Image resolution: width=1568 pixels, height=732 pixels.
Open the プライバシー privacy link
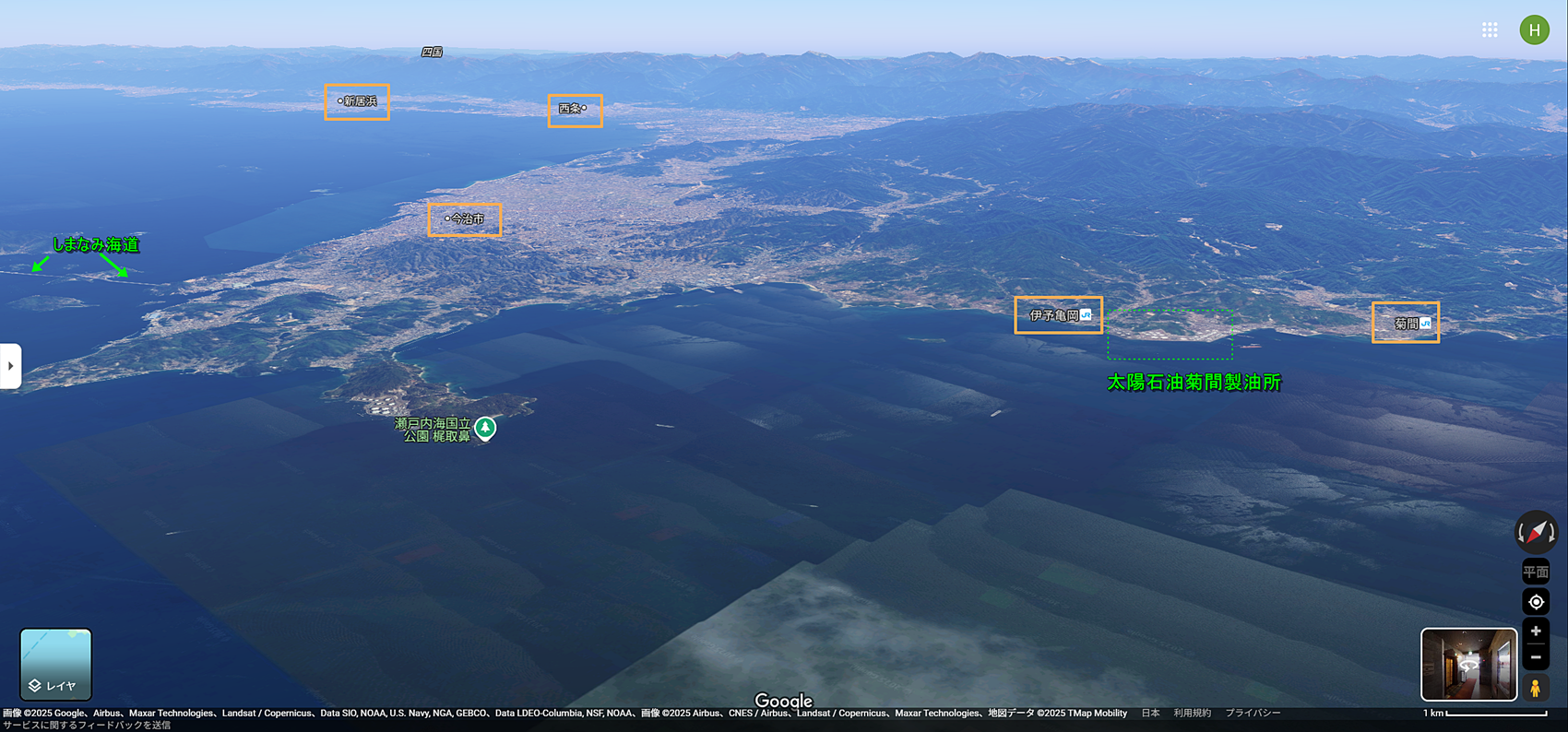tap(1252, 714)
